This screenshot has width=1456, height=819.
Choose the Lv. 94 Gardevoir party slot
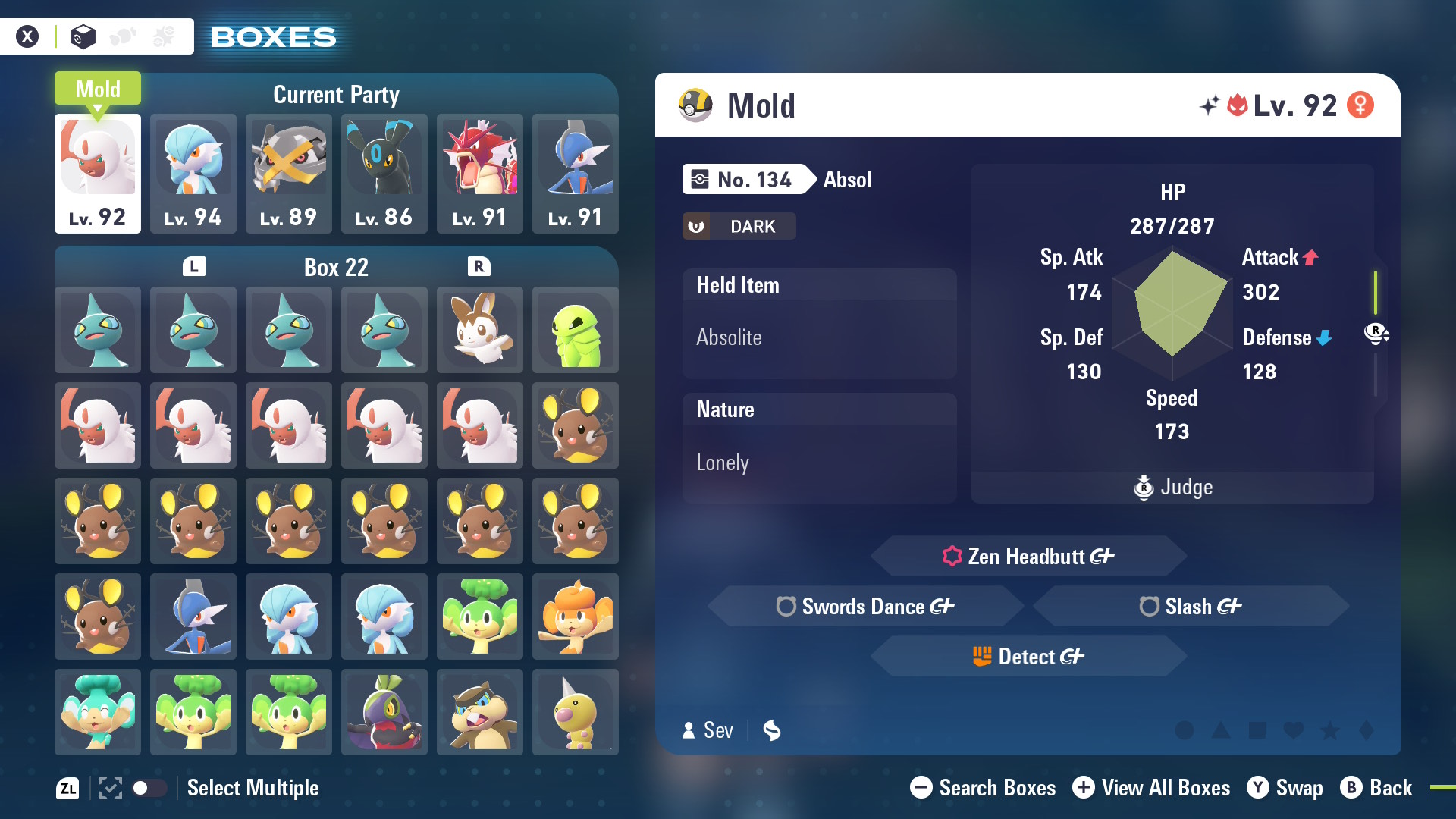tap(193, 173)
